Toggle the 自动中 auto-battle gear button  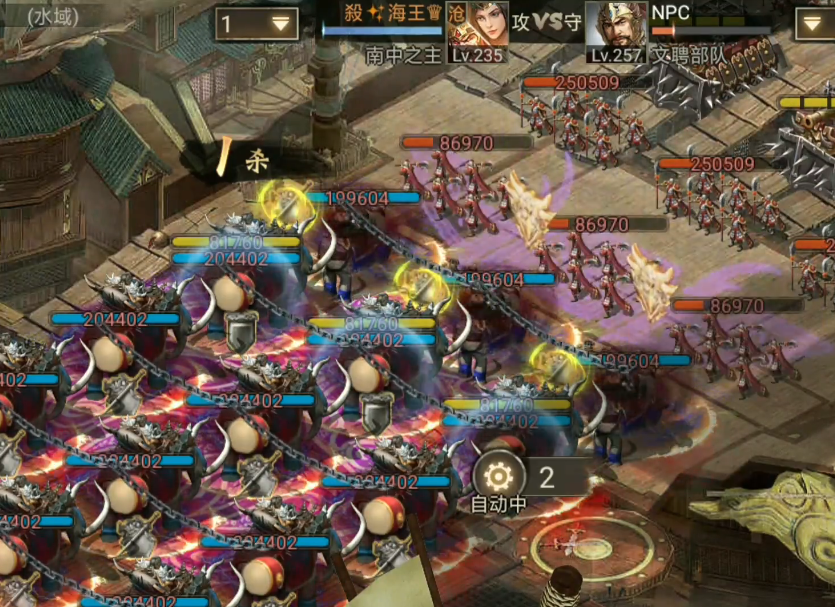coord(500,479)
